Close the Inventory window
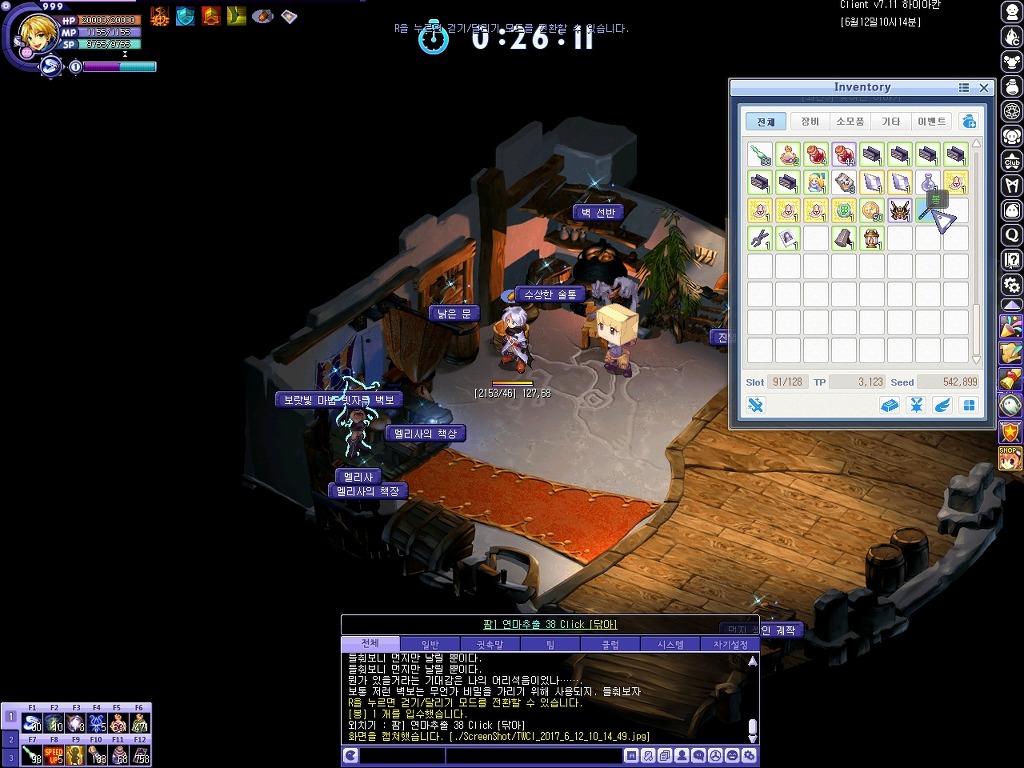The image size is (1024, 768). pos(984,88)
